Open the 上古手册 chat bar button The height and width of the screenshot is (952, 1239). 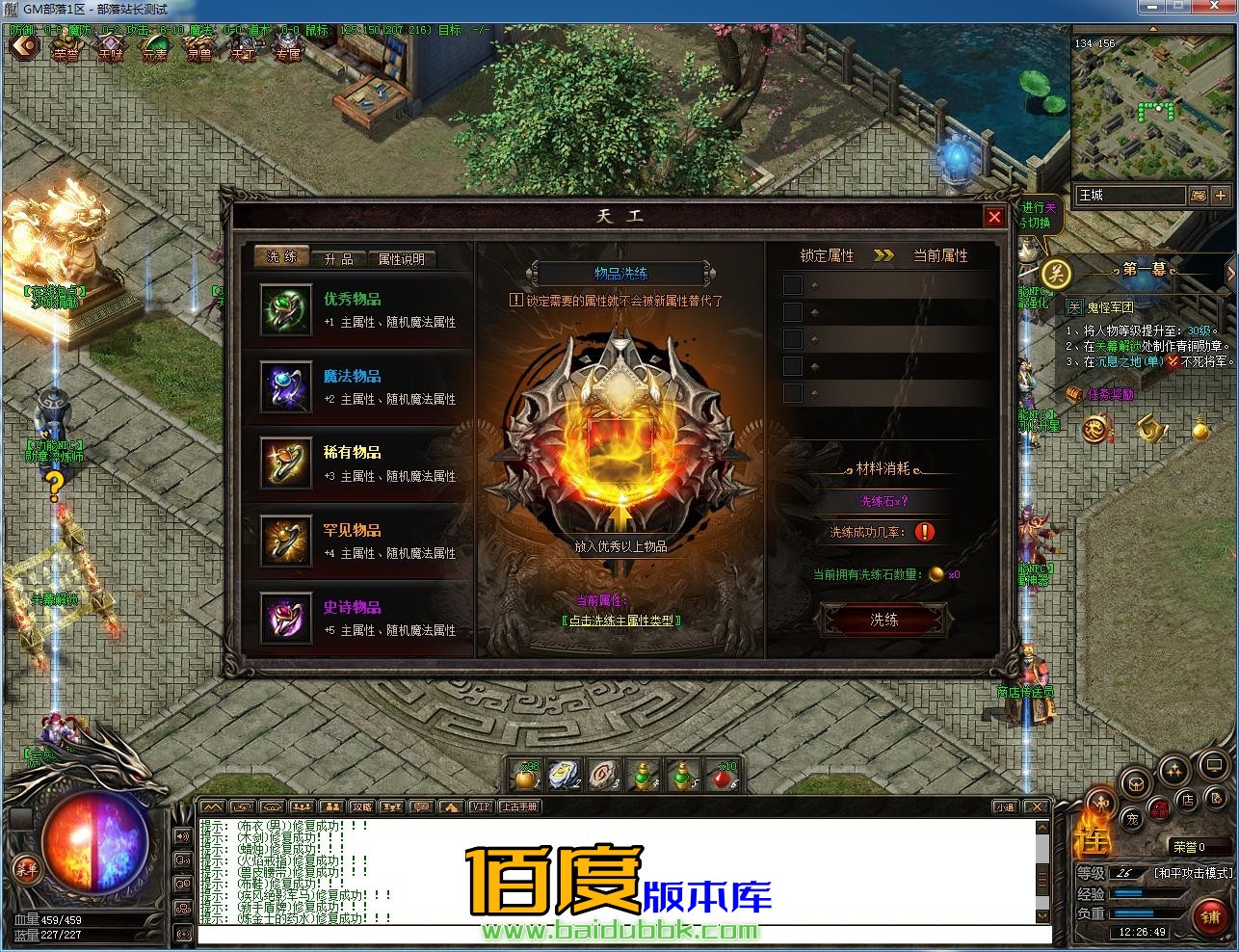point(519,807)
